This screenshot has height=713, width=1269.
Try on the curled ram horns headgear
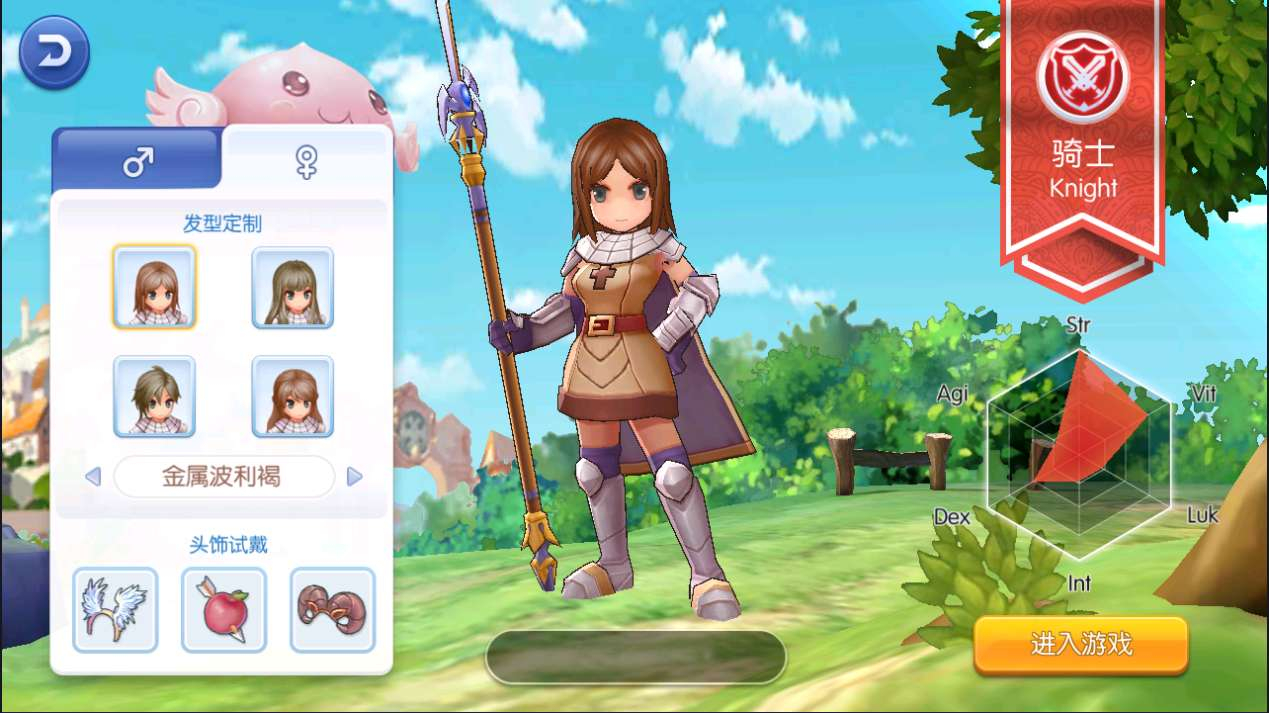coord(332,609)
